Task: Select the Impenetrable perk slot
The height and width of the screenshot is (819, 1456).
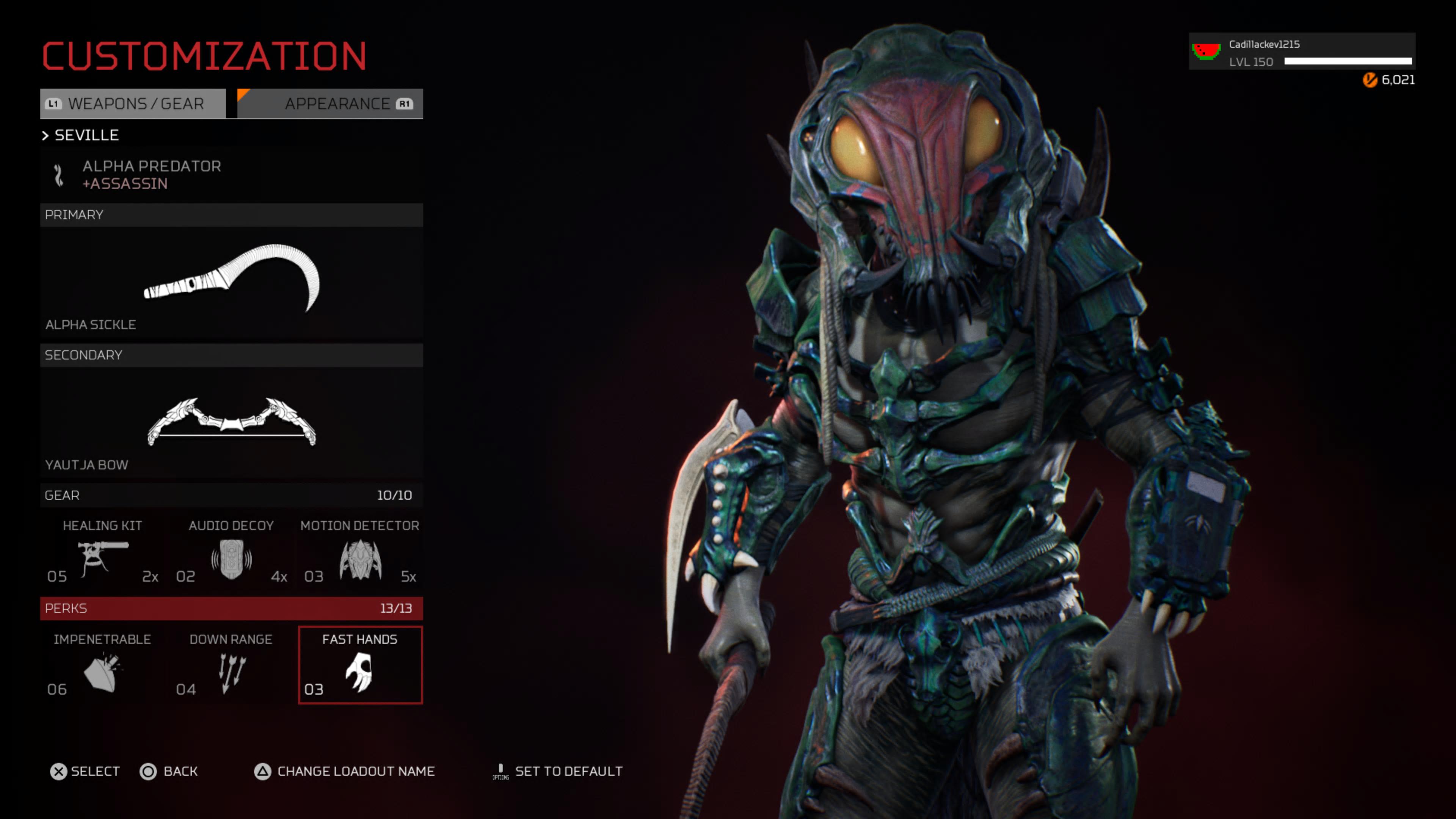Action: coord(102,665)
